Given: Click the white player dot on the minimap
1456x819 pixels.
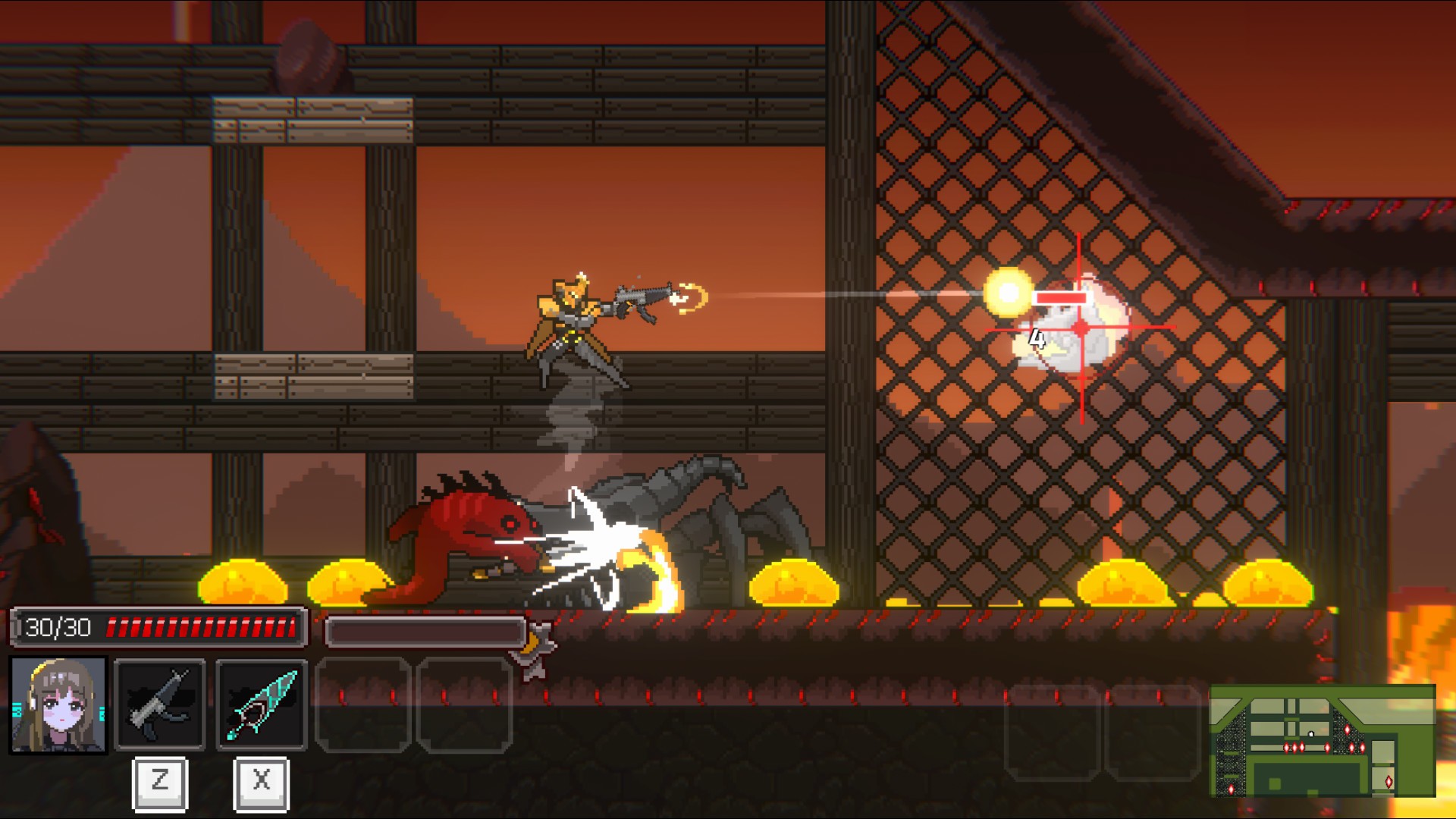Looking at the screenshot, I should click(1310, 733).
